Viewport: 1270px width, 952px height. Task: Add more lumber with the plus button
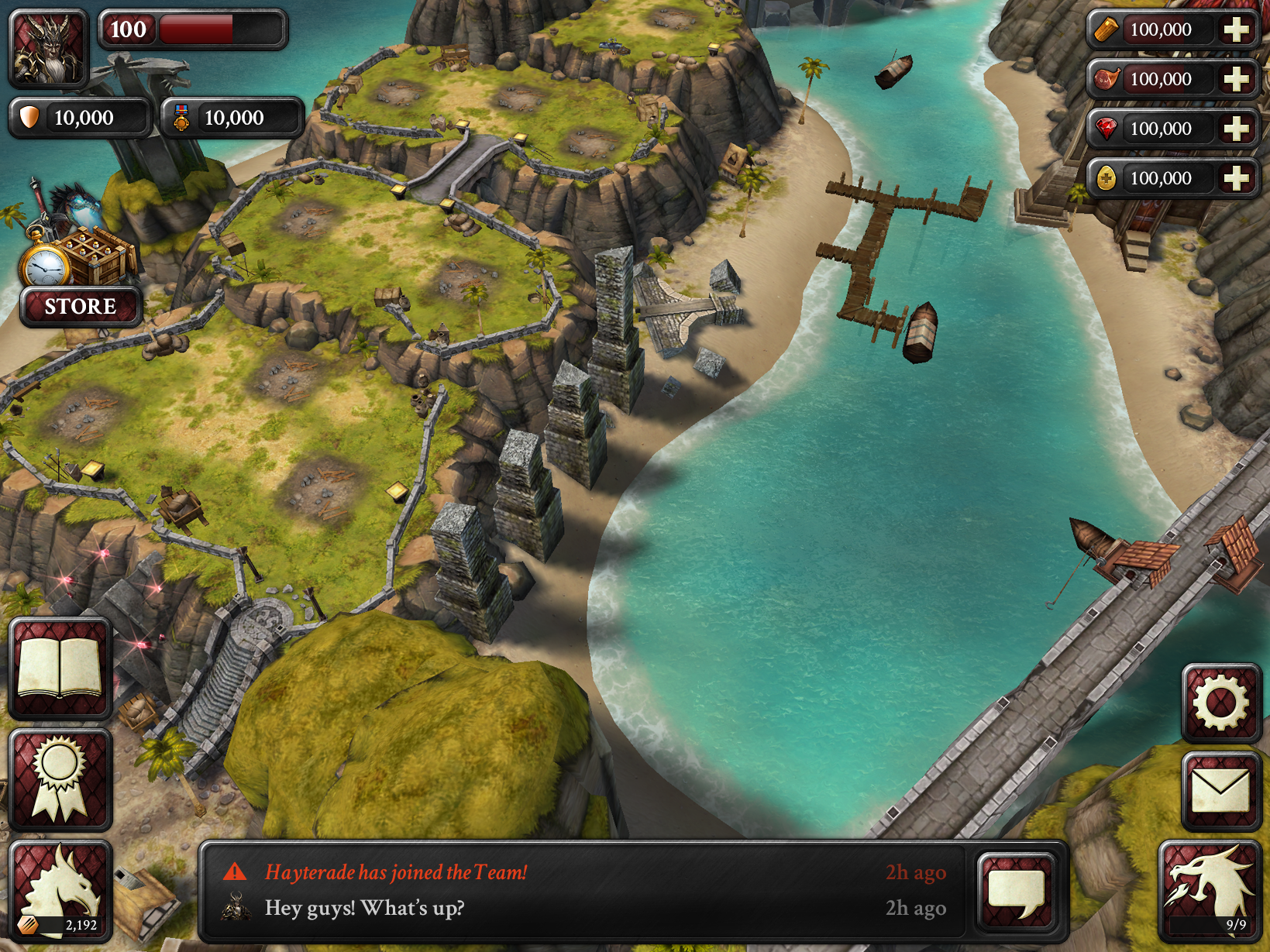[1235, 30]
